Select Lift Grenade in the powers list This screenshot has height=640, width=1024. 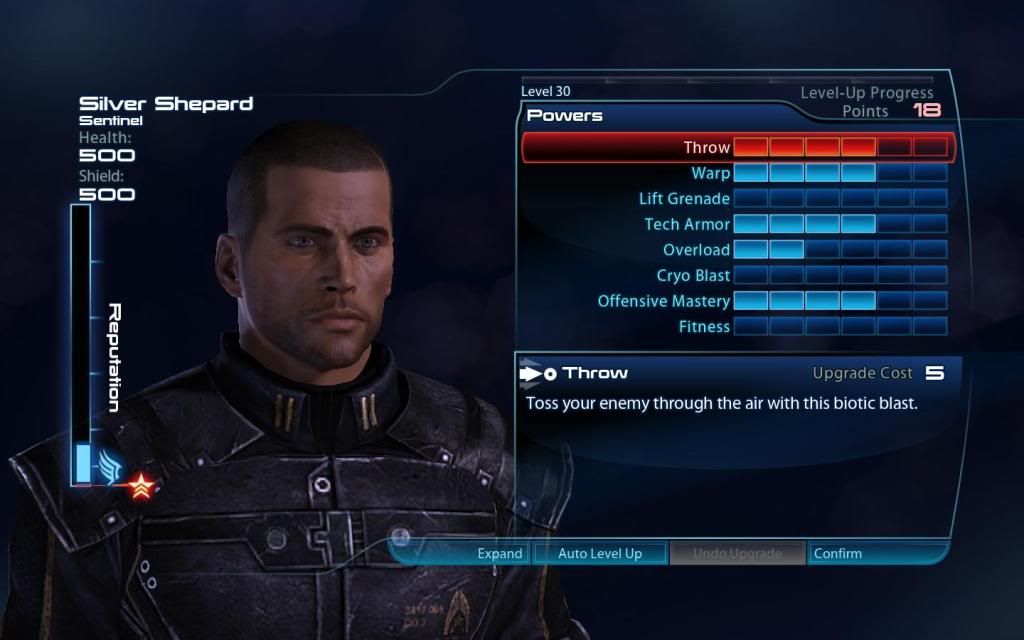tap(684, 199)
